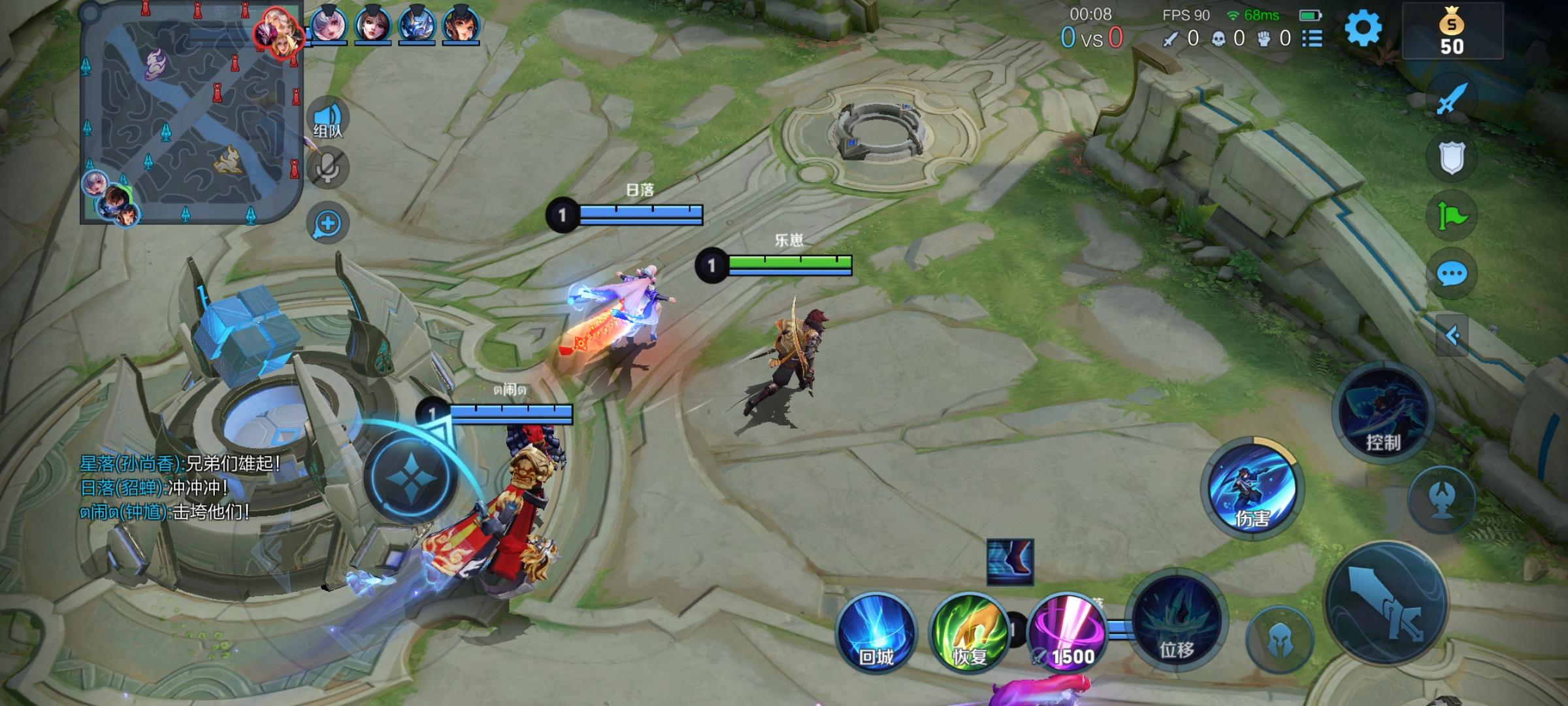Collapse the signal panel arrow
1568x706 pixels.
pos(1452,336)
